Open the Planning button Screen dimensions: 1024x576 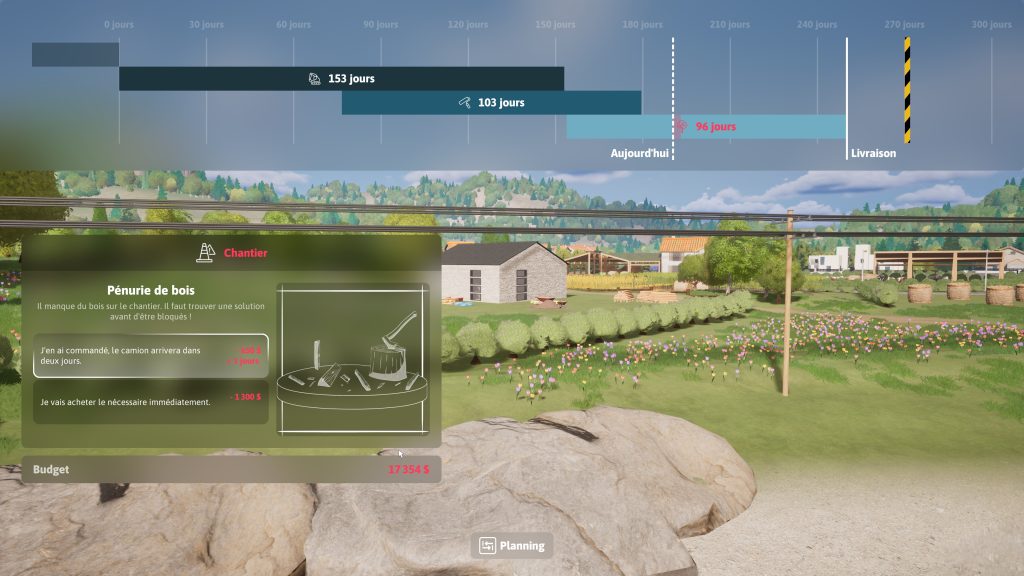[512, 545]
